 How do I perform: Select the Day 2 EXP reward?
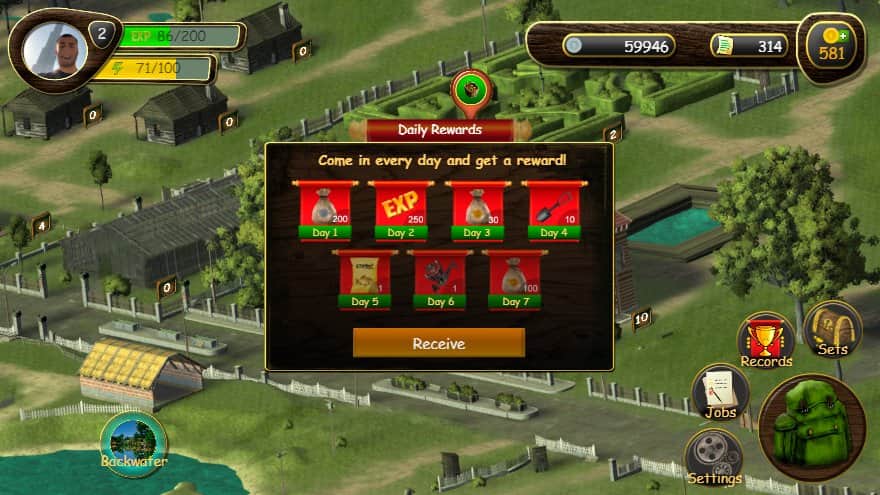[400, 208]
